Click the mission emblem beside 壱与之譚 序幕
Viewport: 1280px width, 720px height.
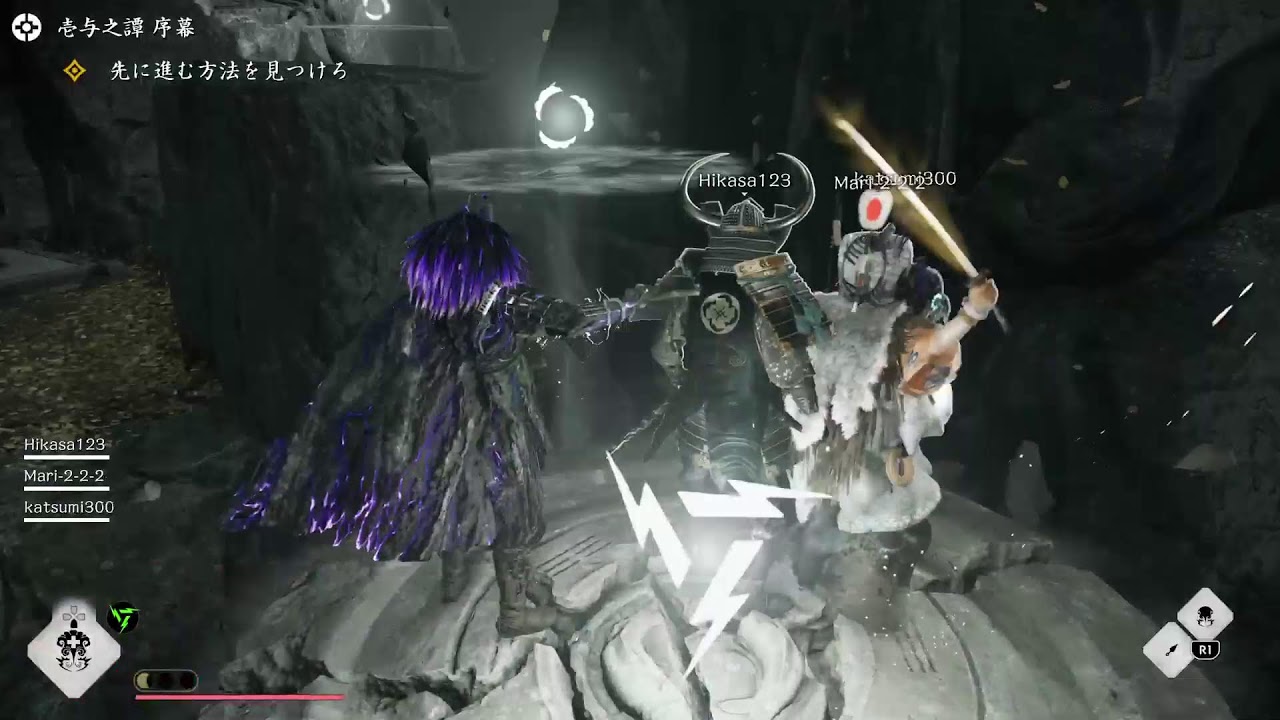click(26, 28)
